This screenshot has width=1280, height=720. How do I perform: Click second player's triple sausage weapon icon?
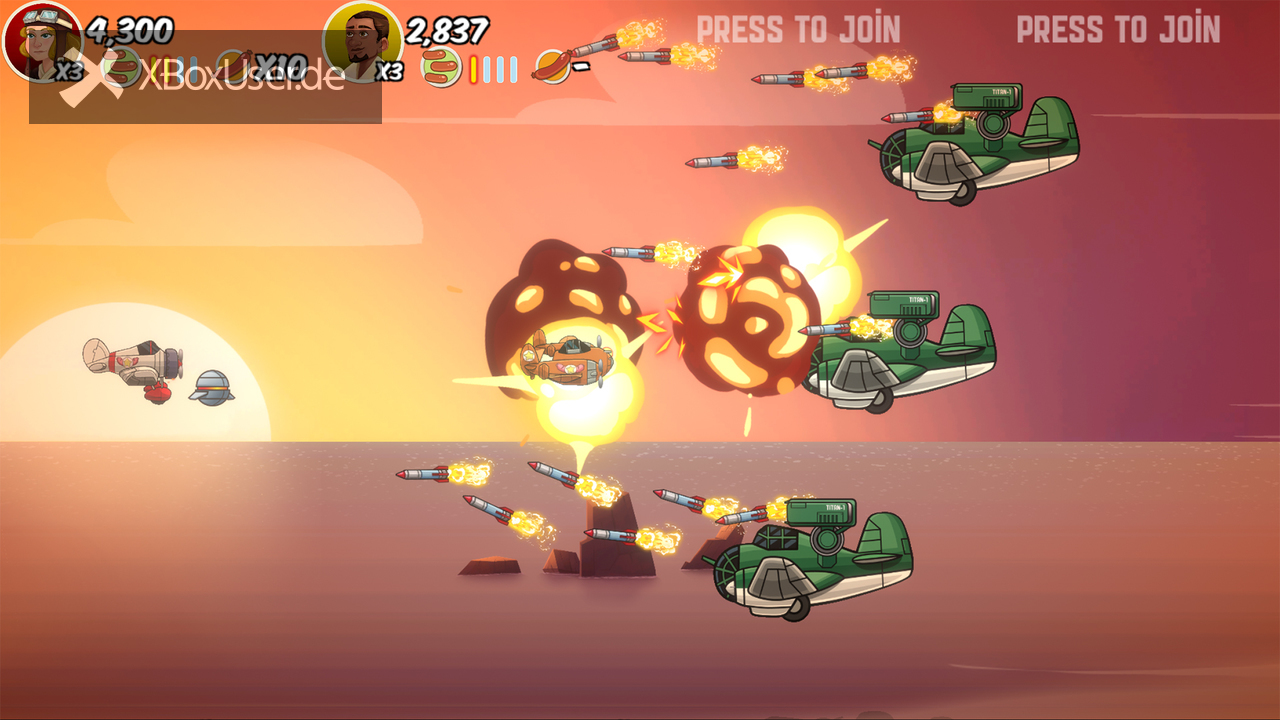[440, 69]
